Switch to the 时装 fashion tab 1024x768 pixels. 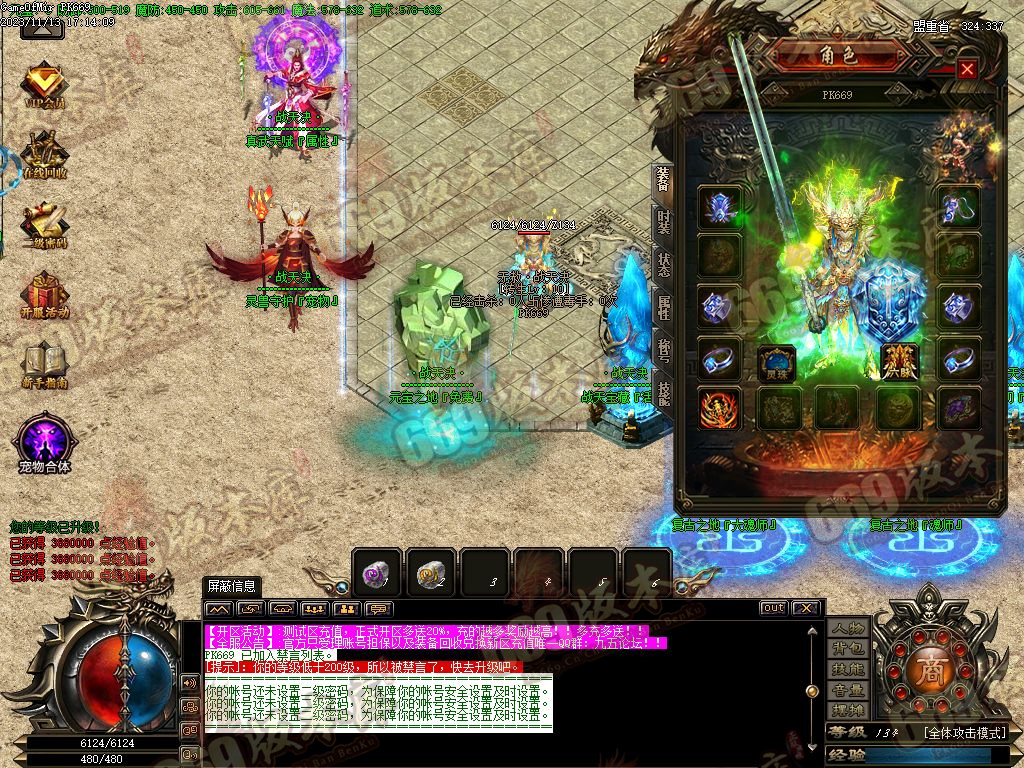[x=663, y=222]
